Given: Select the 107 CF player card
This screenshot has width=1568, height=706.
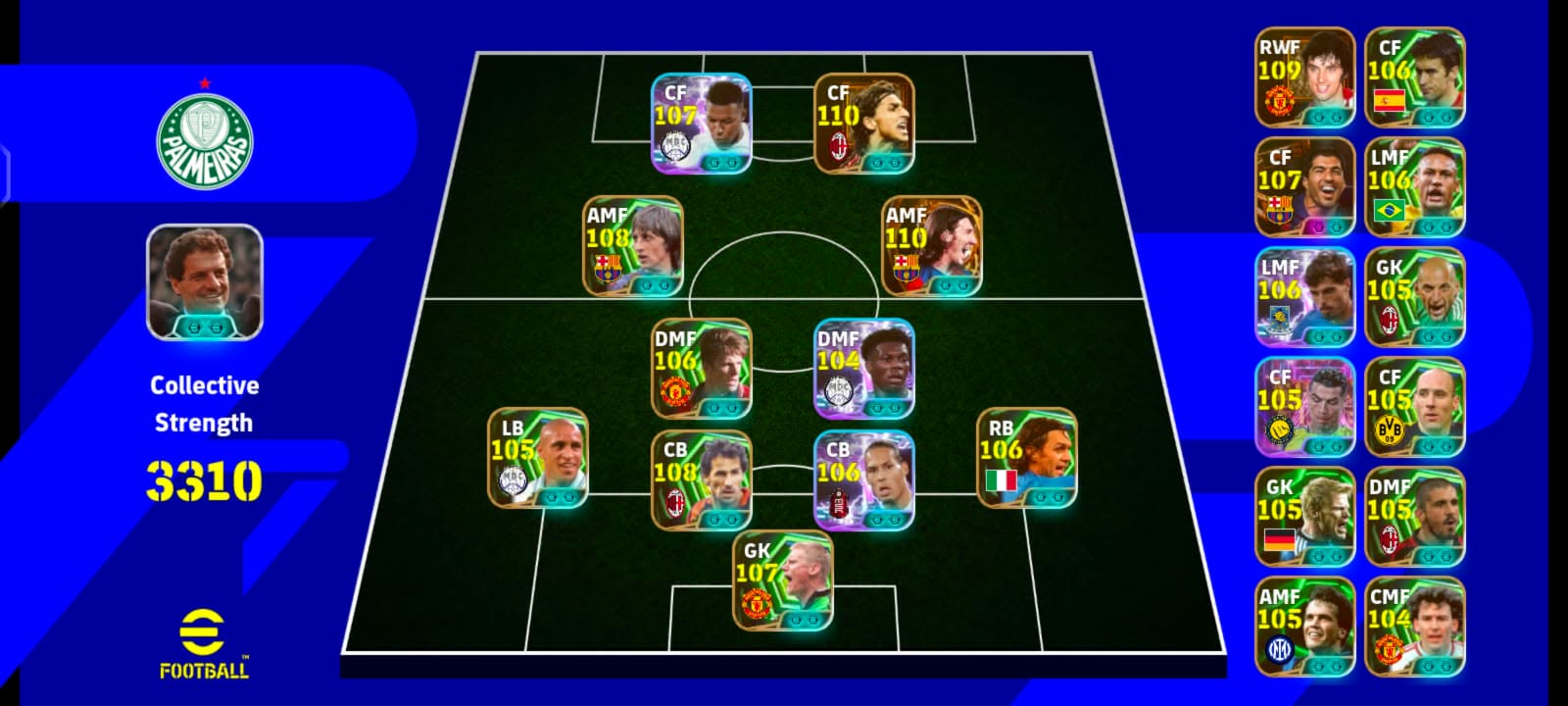Looking at the screenshot, I should pos(702,124).
